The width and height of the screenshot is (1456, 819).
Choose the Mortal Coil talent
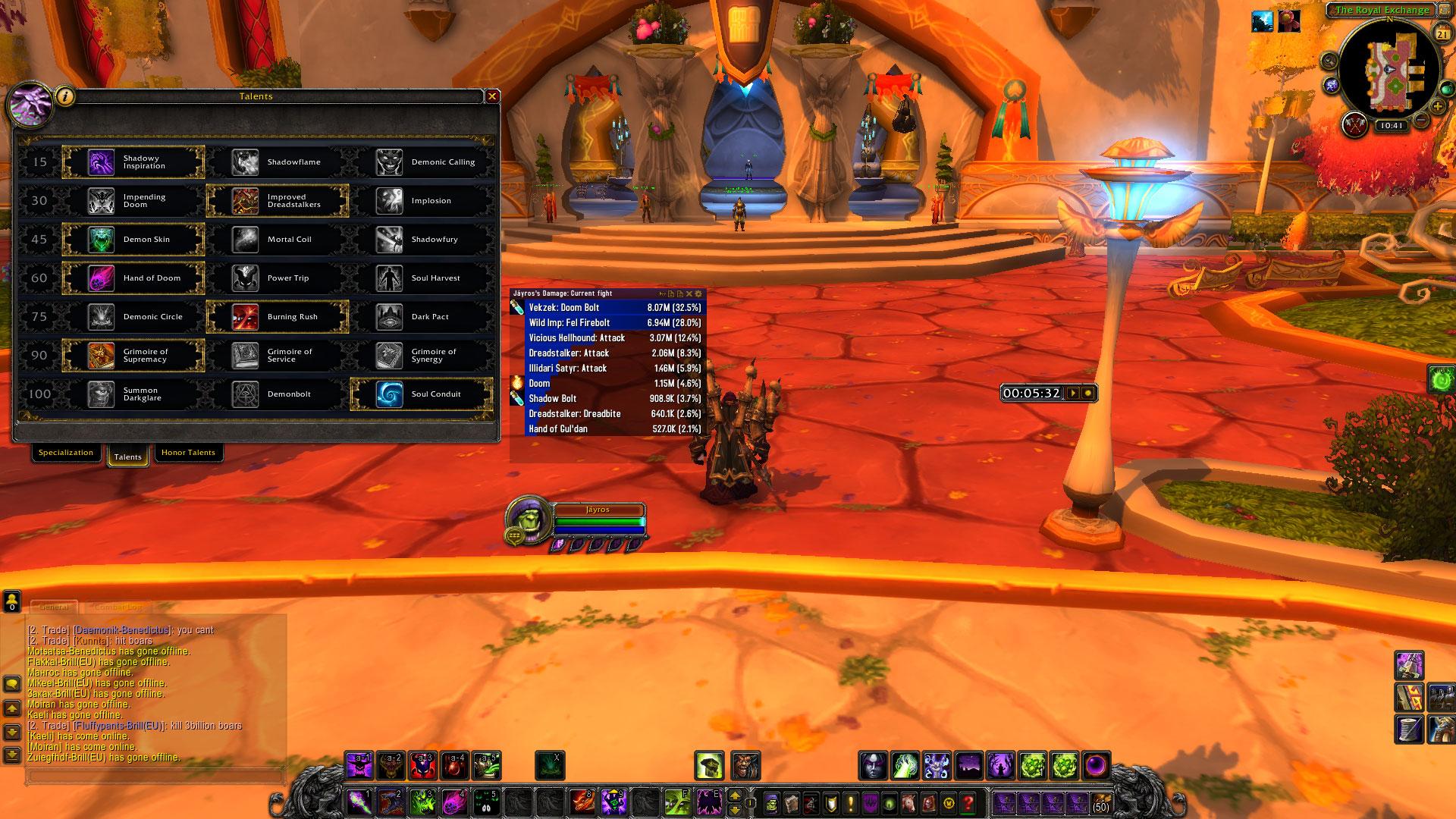coord(277,240)
